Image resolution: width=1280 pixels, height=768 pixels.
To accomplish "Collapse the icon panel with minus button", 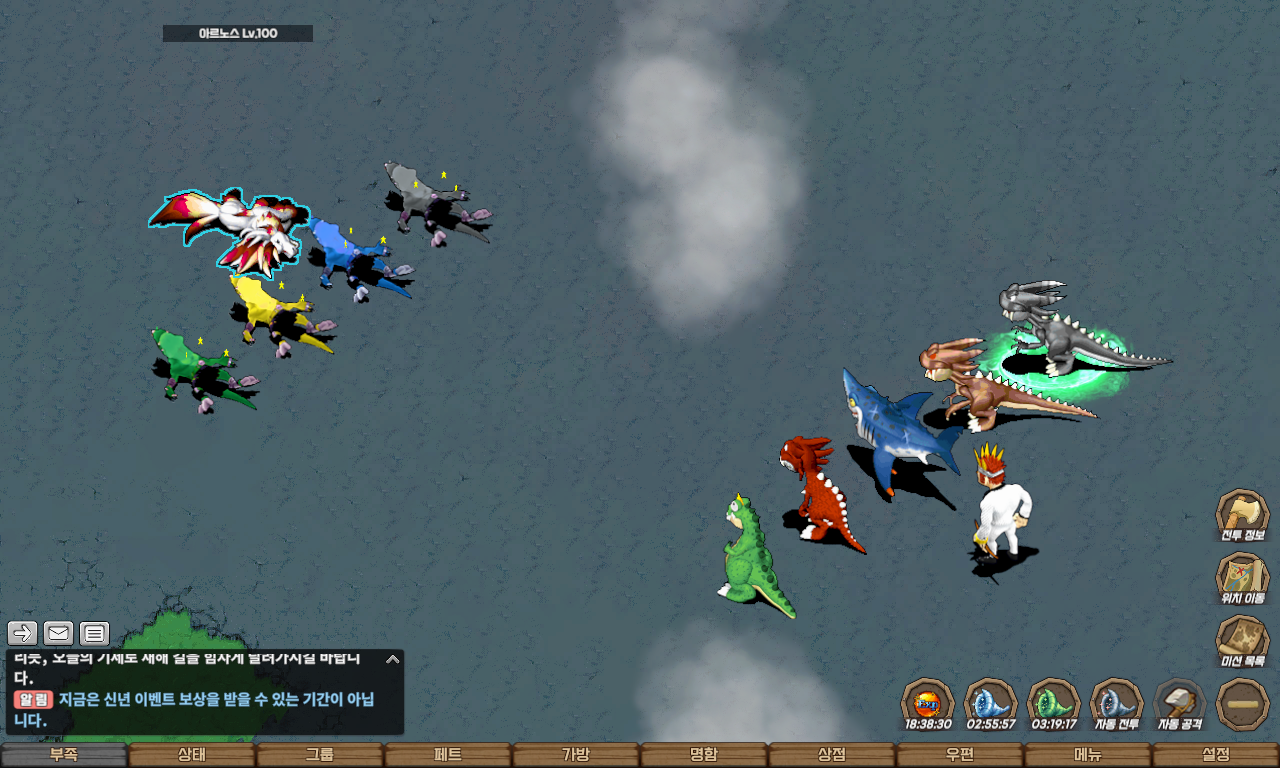I will [1243, 703].
